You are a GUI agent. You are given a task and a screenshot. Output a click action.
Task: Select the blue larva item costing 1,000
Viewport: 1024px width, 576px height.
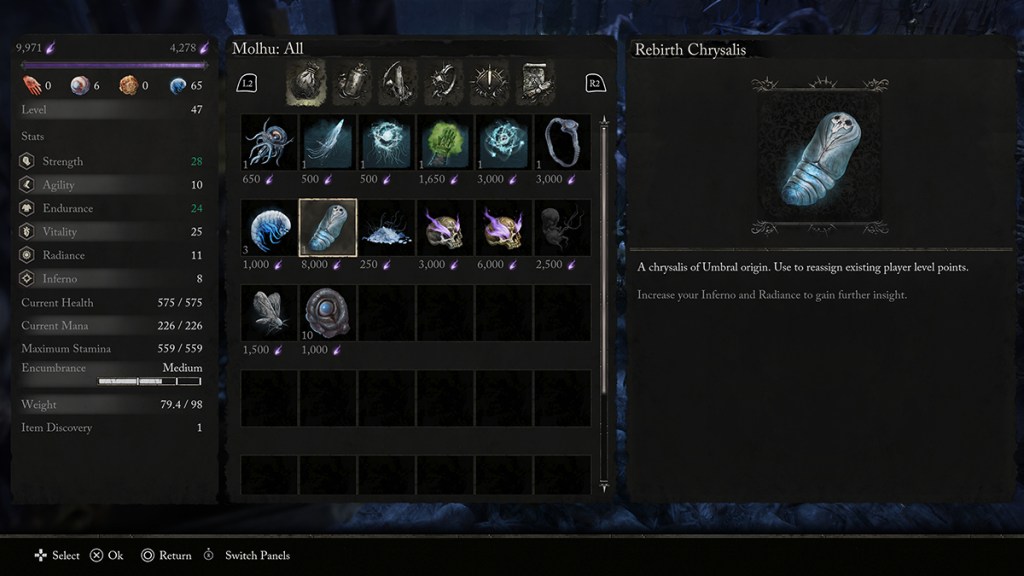(x=269, y=228)
